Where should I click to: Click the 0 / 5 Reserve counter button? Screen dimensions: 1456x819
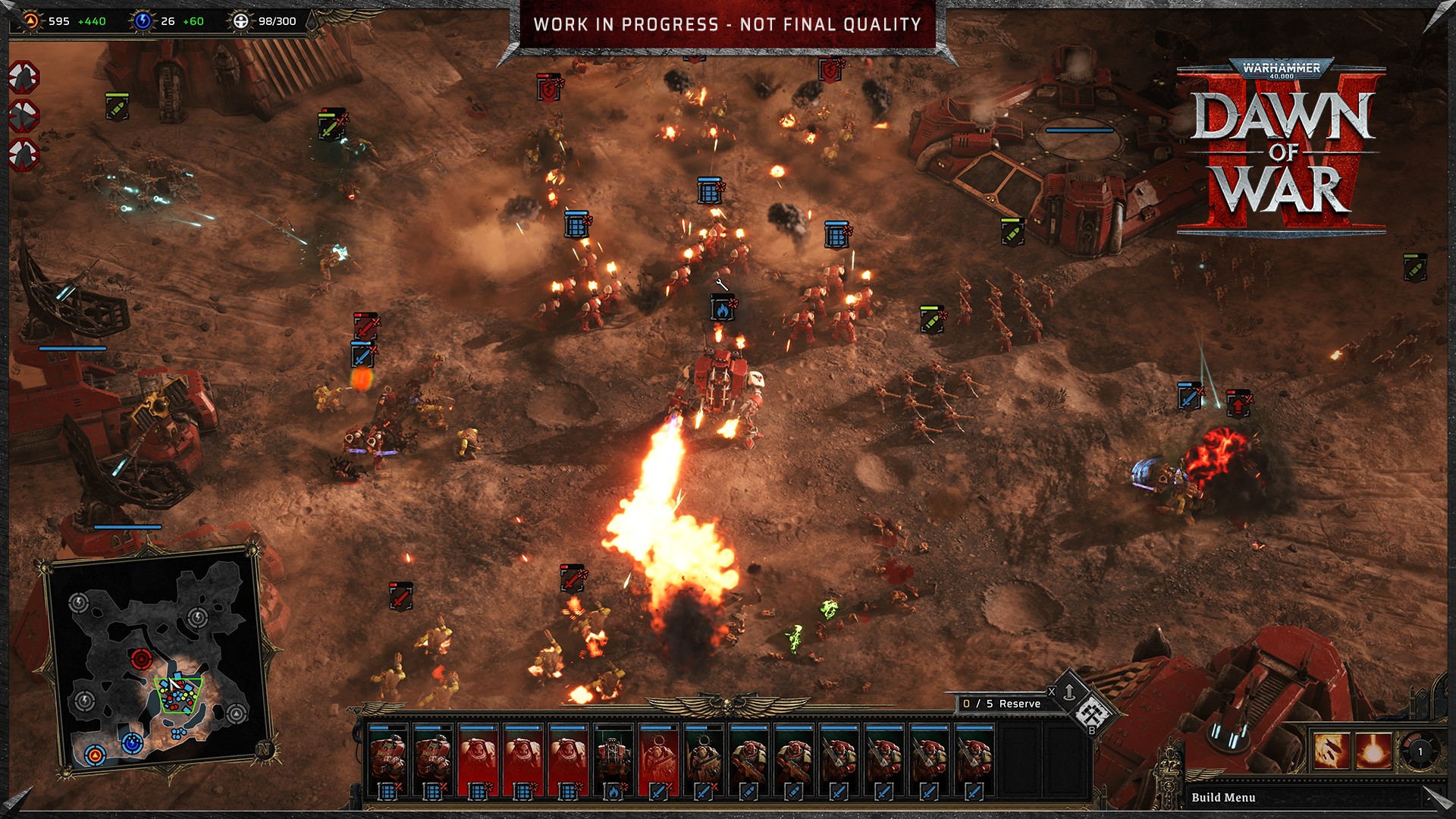click(x=1001, y=704)
